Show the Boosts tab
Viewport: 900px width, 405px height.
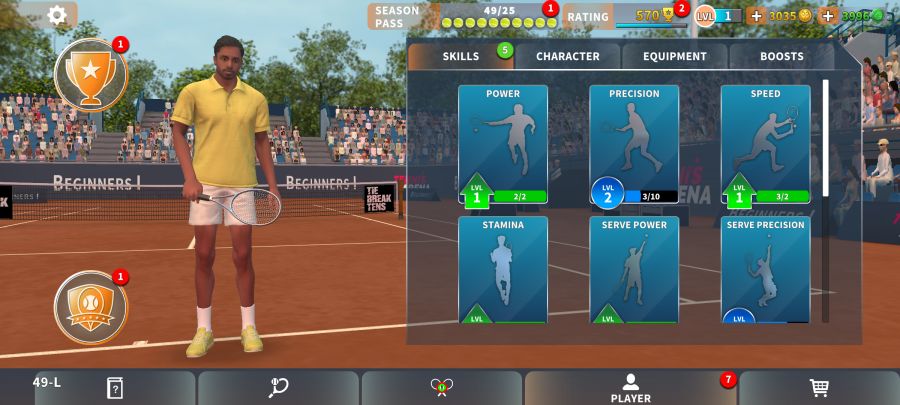click(x=781, y=57)
